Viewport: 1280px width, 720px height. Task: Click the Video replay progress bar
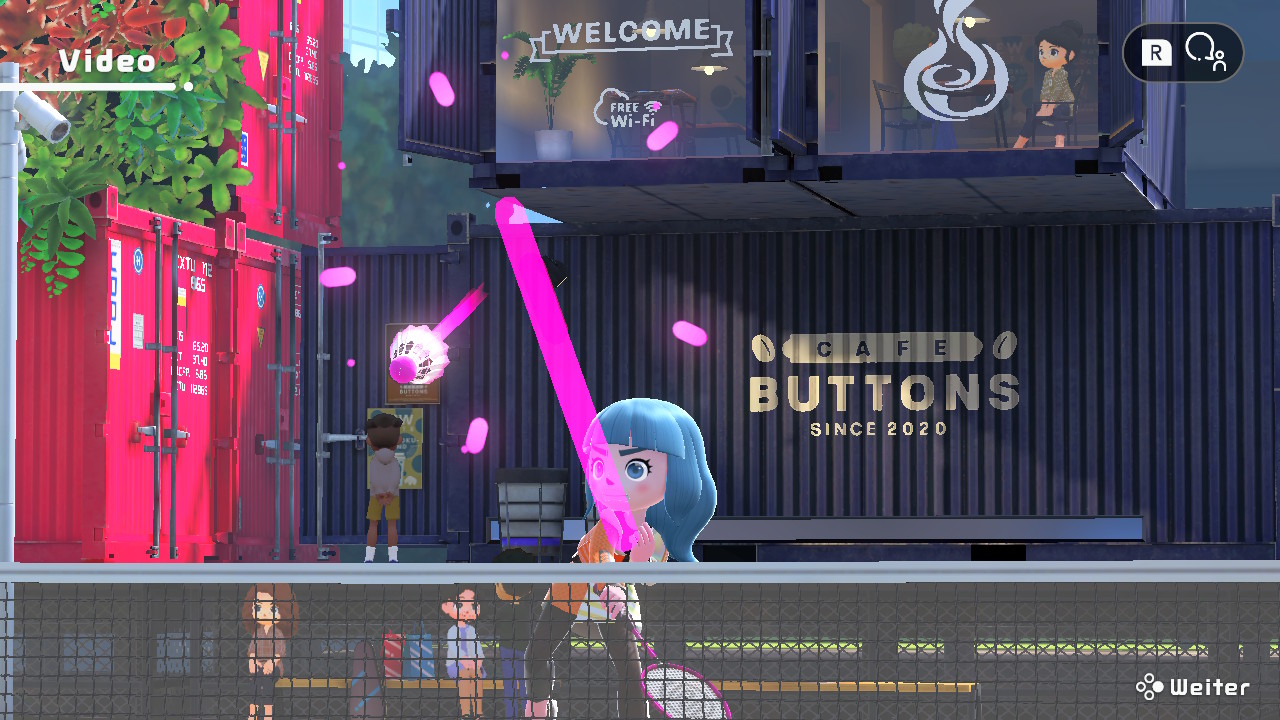point(95,87)
